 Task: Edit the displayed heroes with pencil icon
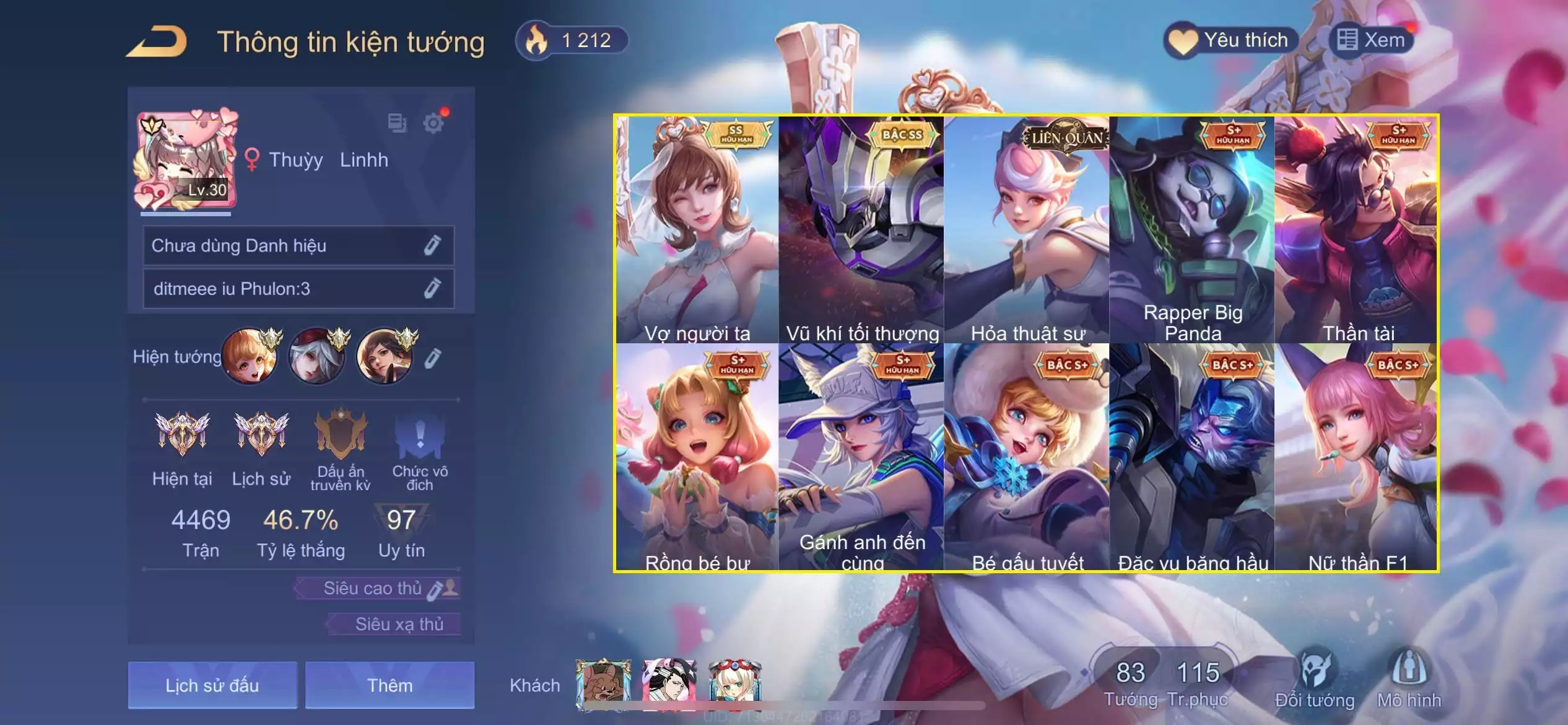tap(433, 358)
